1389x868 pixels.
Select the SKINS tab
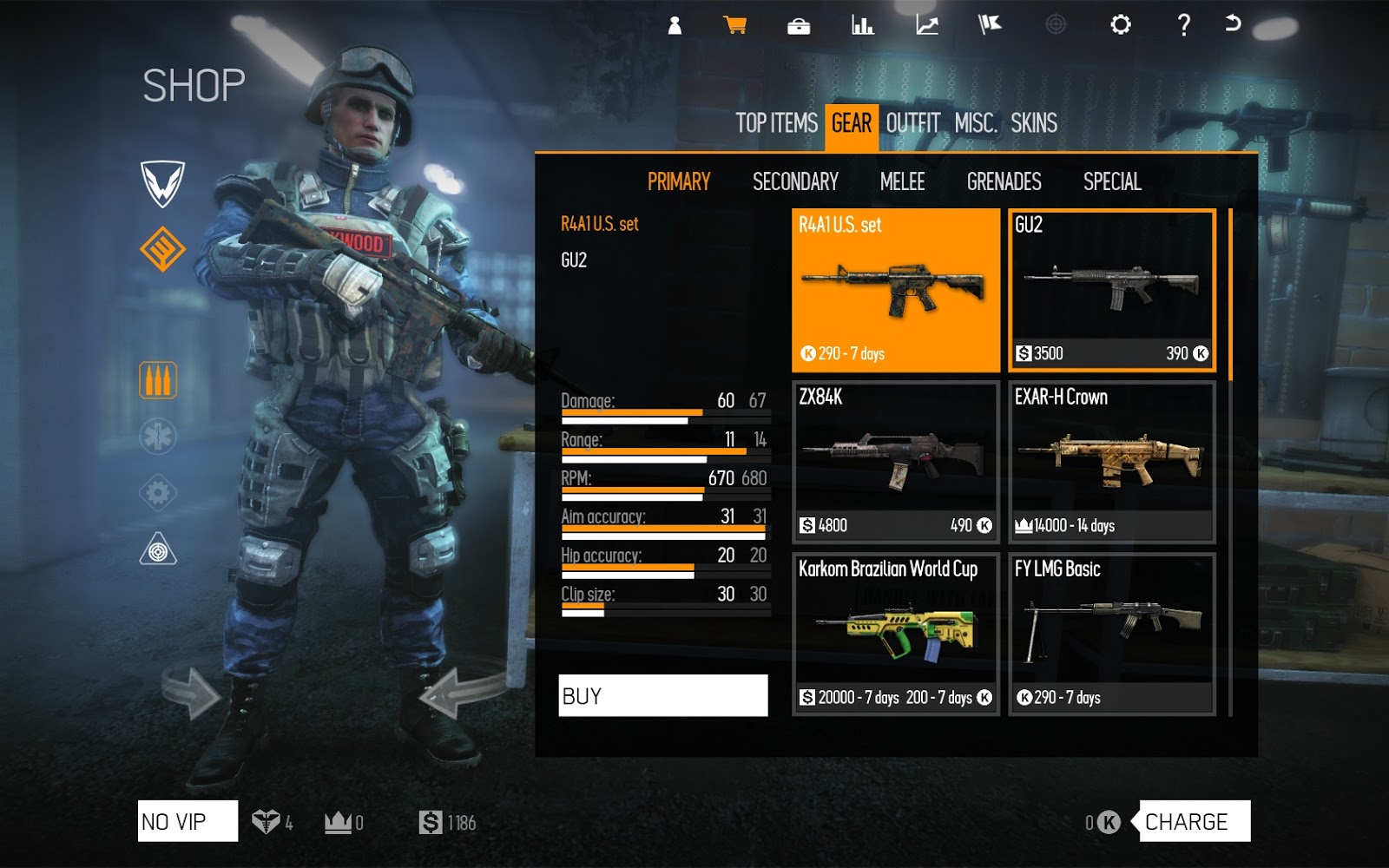pos(1036,123)
